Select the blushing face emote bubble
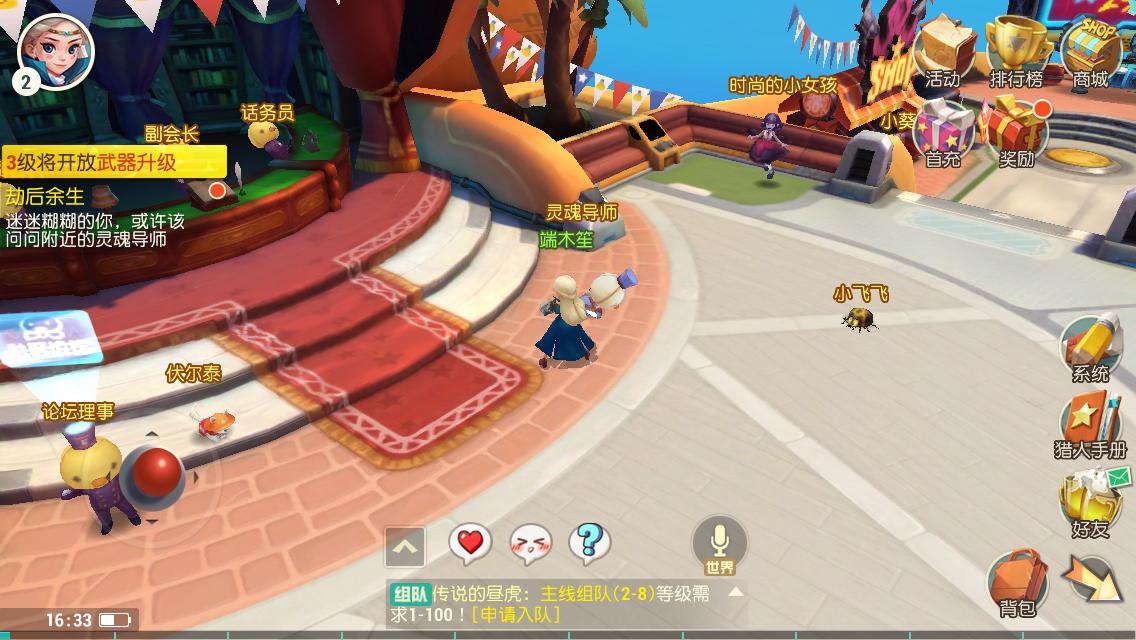 tap(530, 544)
